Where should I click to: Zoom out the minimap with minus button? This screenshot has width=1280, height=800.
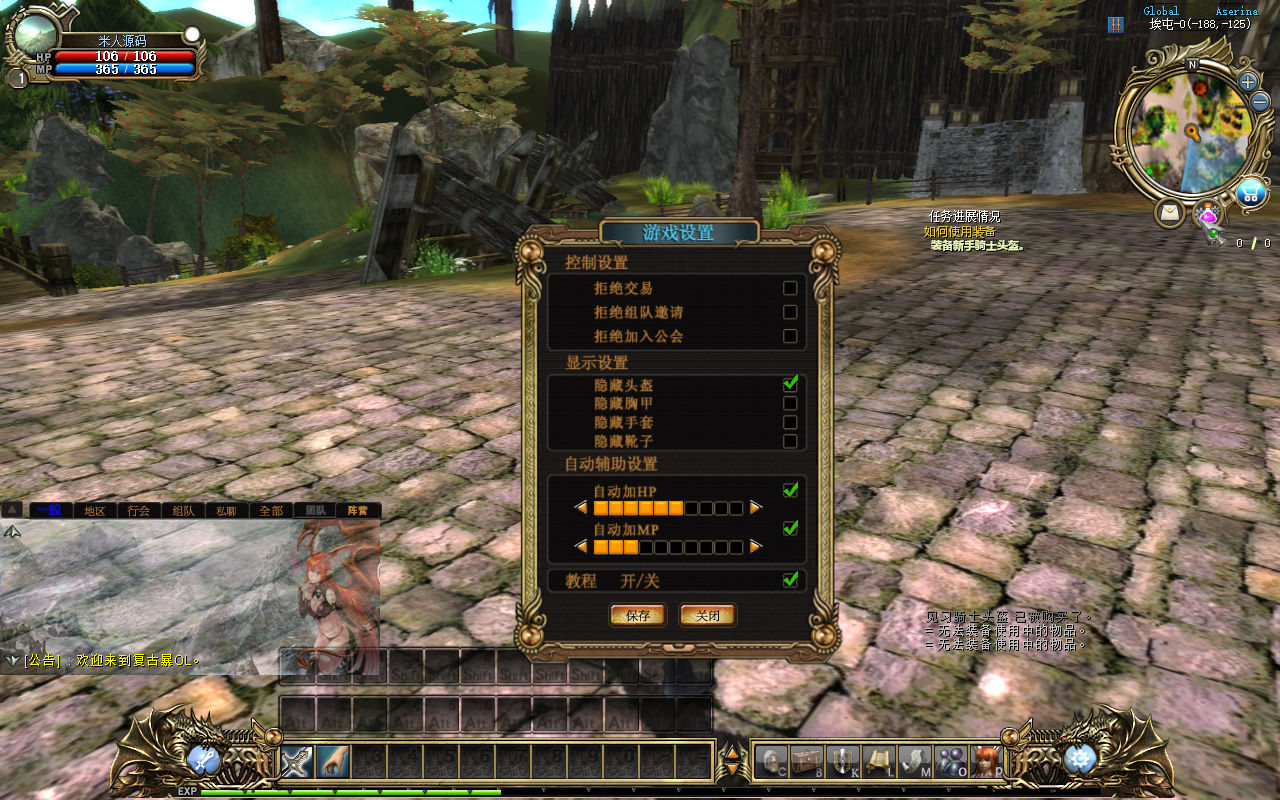1260,101
